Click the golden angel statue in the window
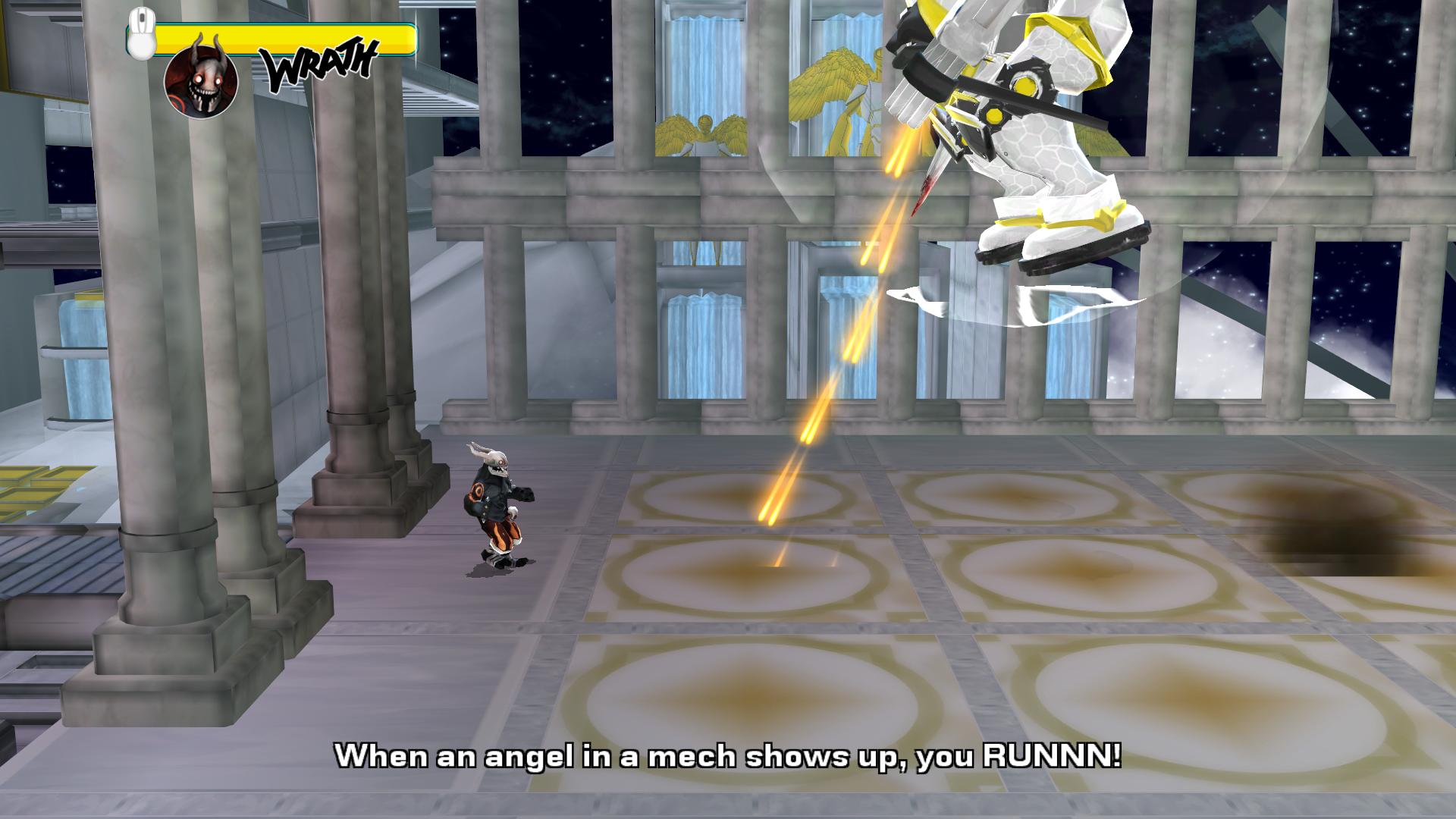This screenshot has height=819, width=1456. 705,129
